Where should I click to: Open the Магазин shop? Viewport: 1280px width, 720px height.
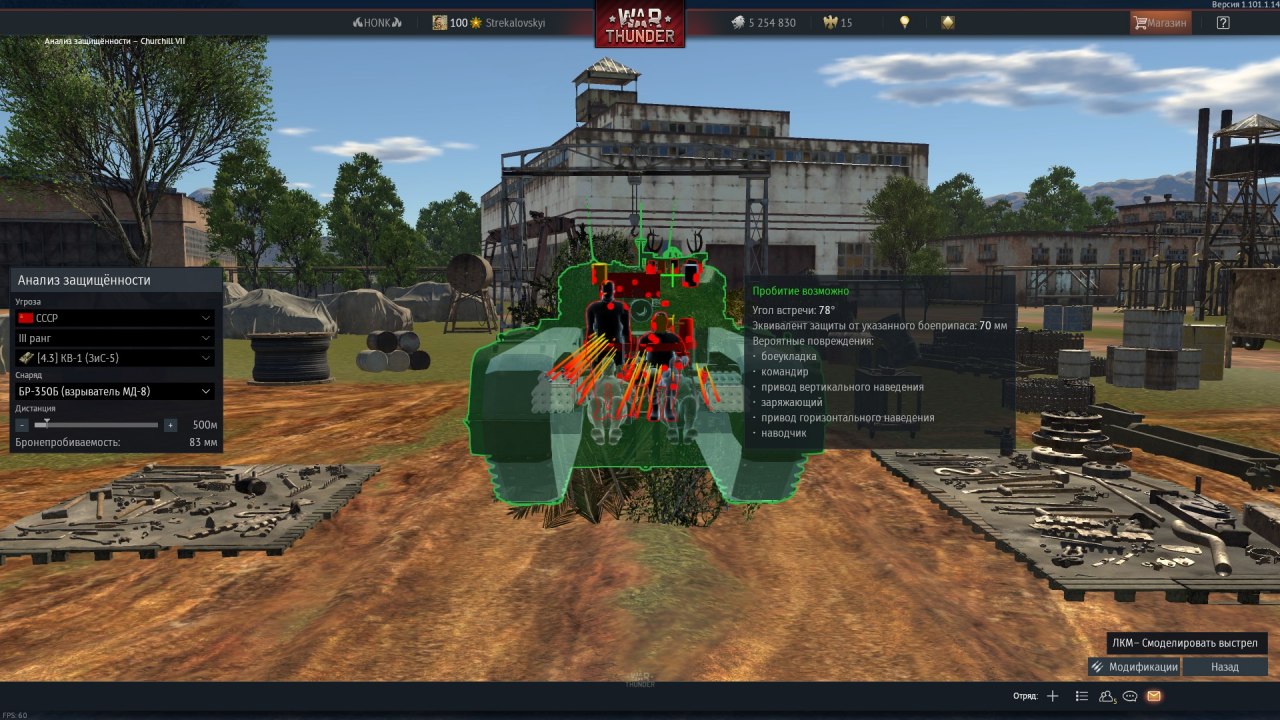tap(1160, 22)
